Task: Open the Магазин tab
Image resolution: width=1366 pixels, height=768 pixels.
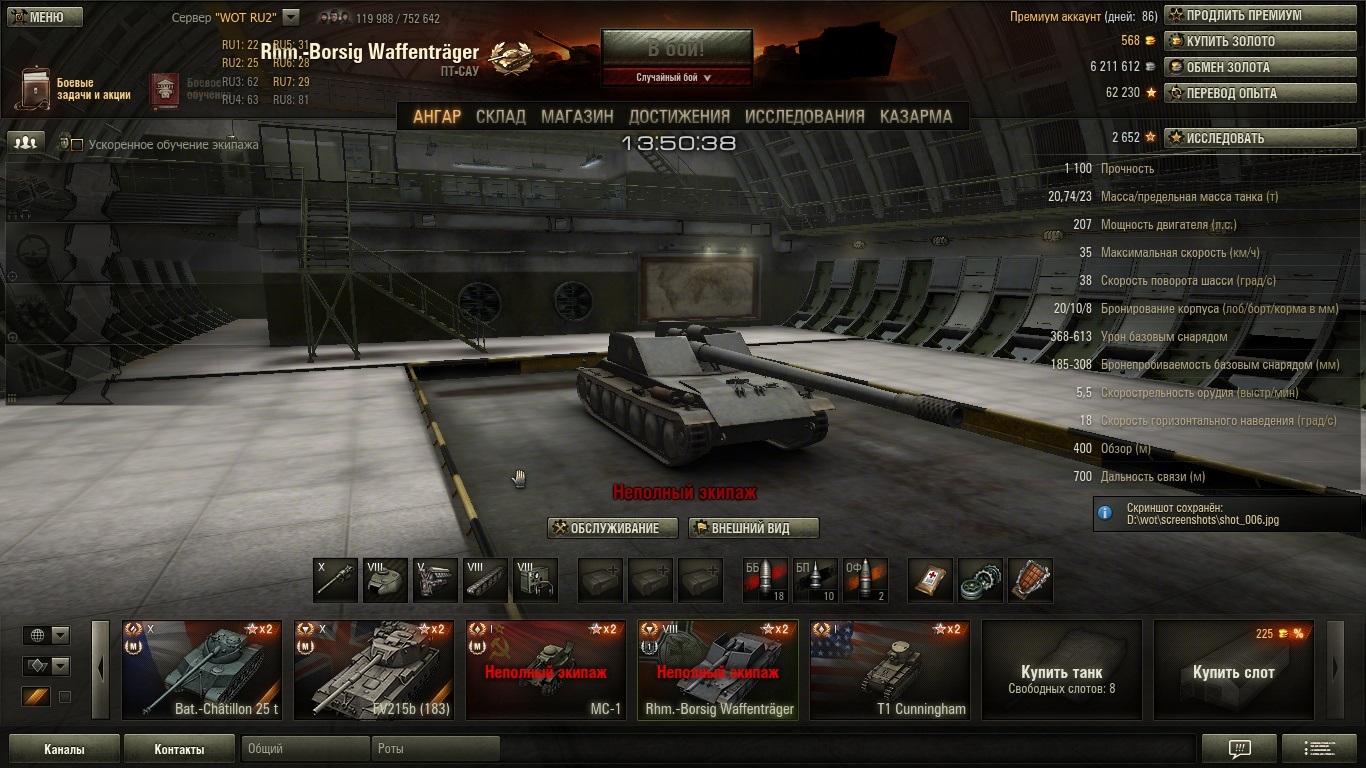Action: click(577, 116)
